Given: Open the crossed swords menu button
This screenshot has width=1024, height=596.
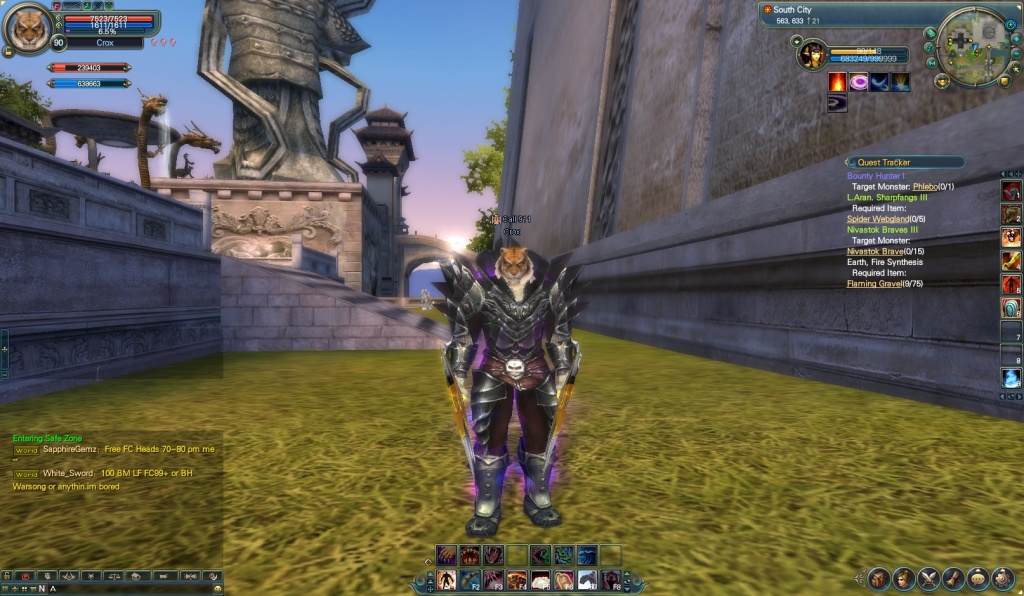Looking at the screenshot, I should coord(928,578).
